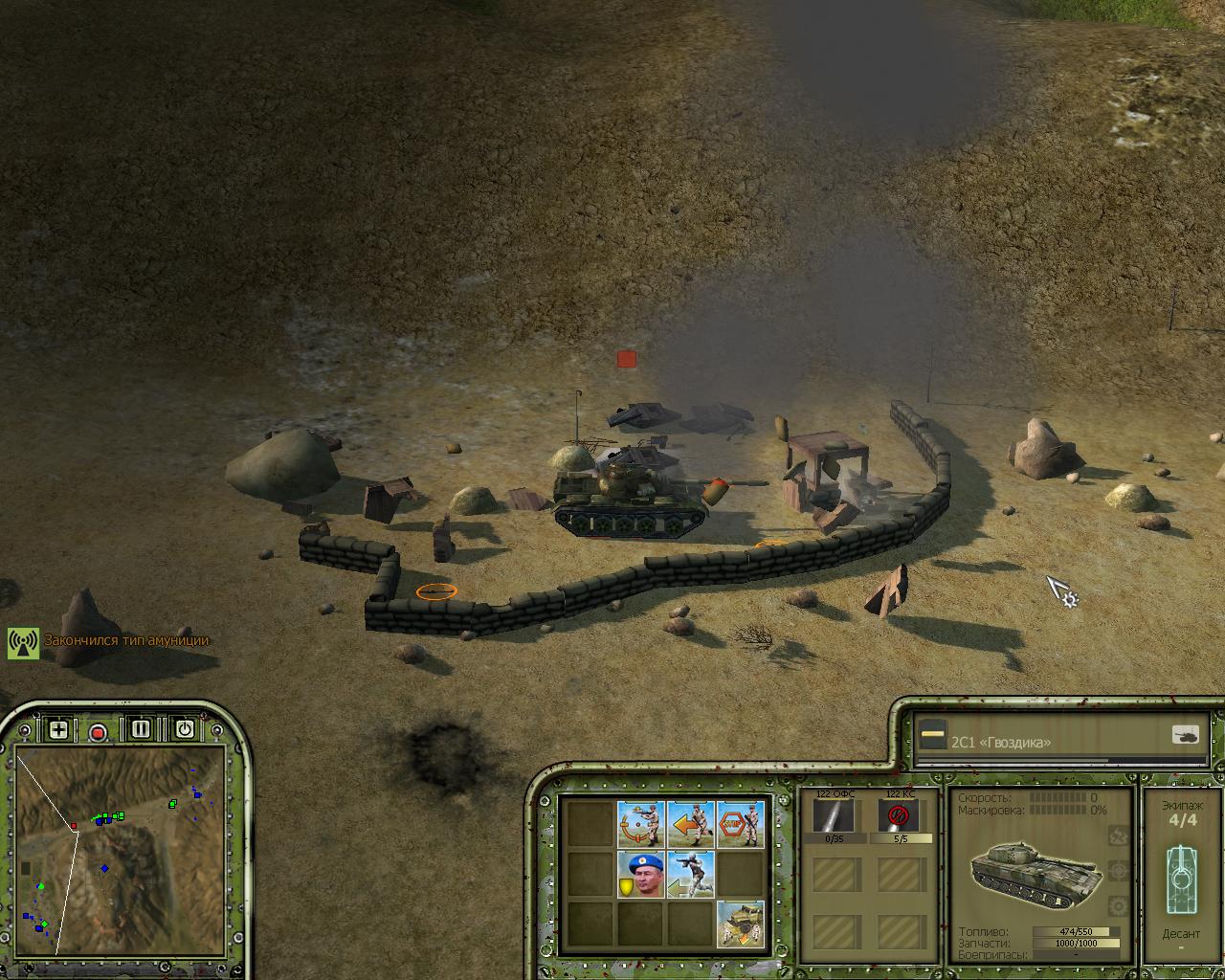Activate the soldier rotate-and-aim order icon
The height and width of the screenshot is (980, 1225).
[641, 824]
